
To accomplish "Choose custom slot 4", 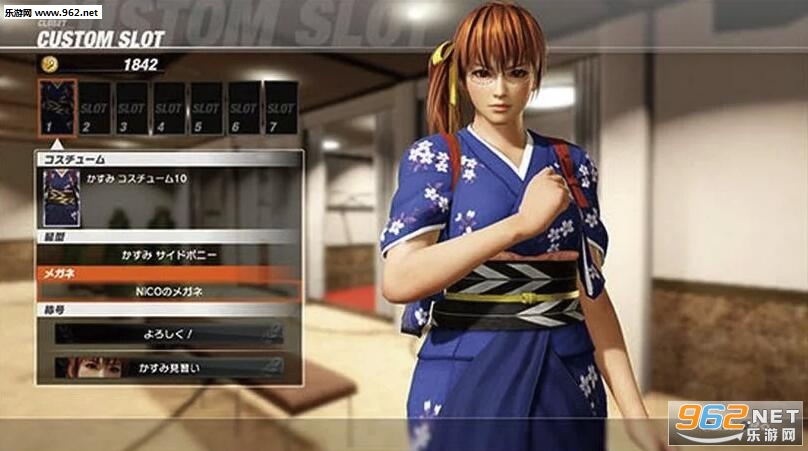I will click(169, 108).
